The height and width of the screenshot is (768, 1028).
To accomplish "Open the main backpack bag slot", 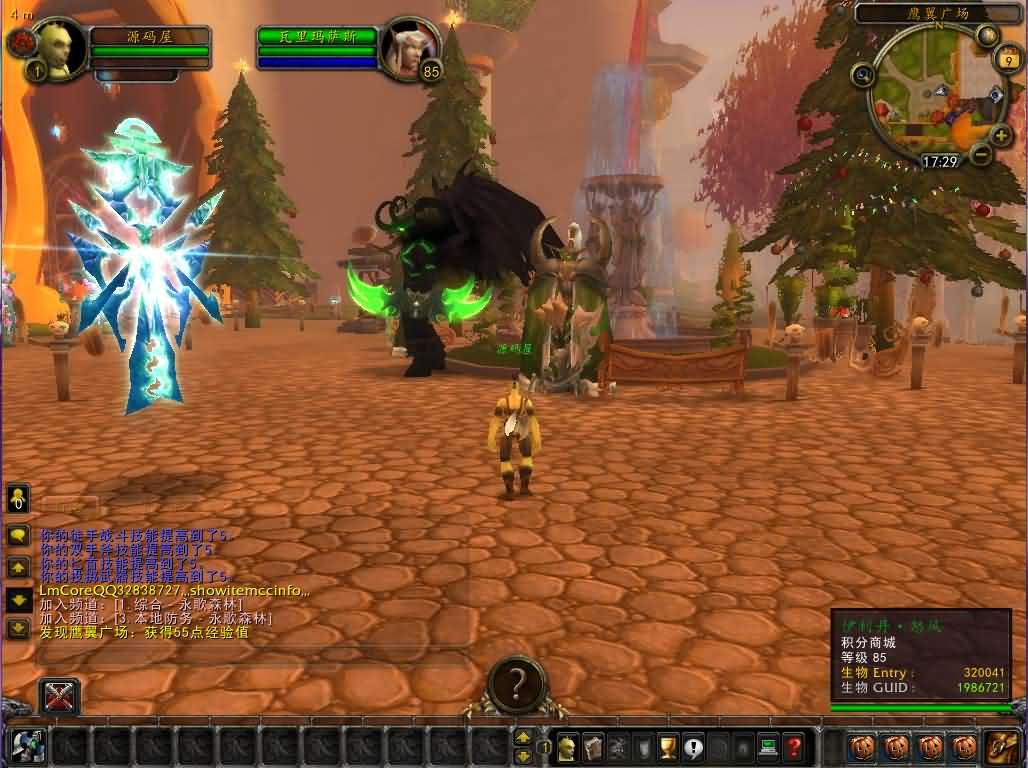I will pyautogui.click(x=1000, y=746).
